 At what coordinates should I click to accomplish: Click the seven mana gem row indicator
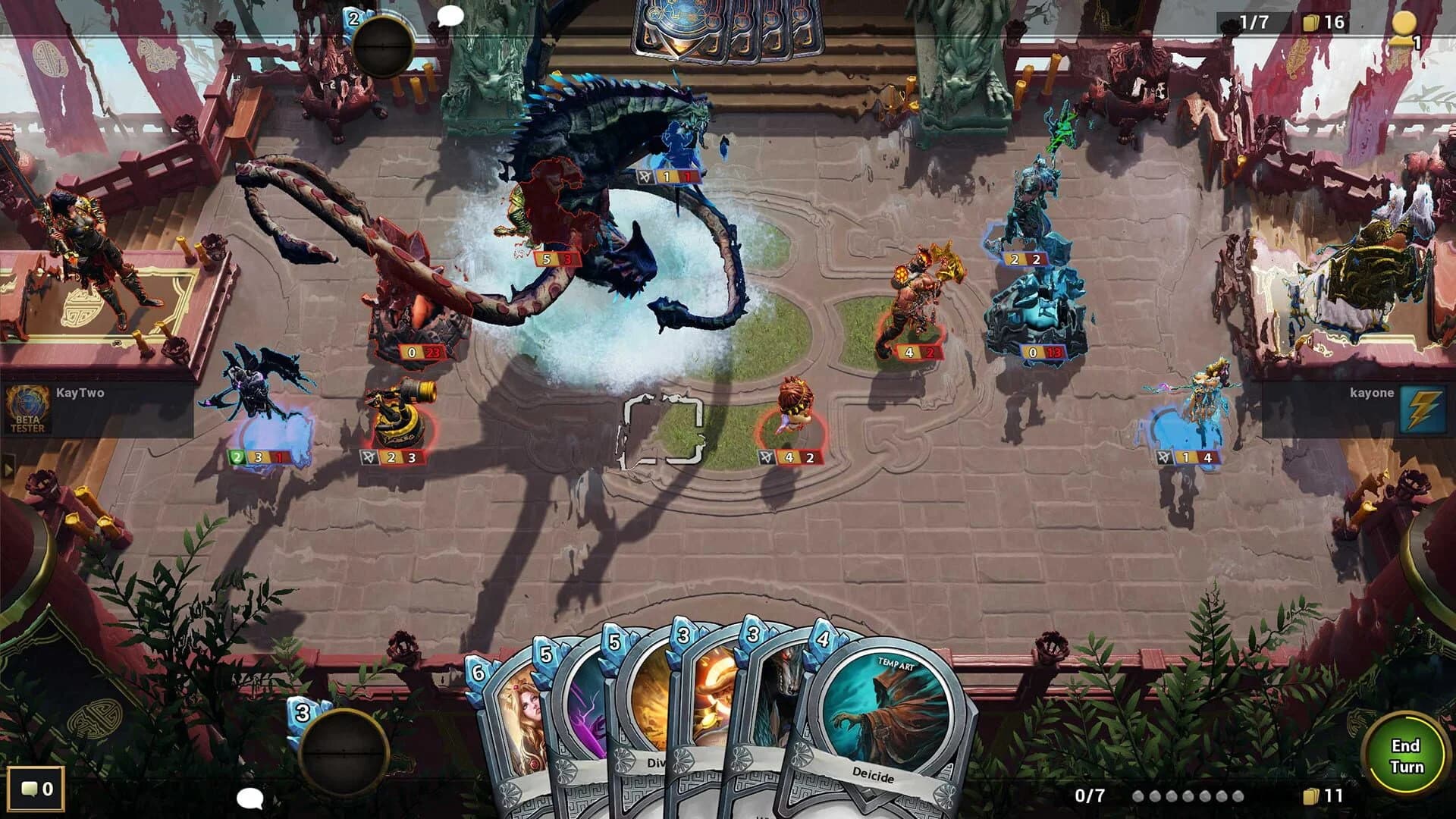click(1191, 796)
